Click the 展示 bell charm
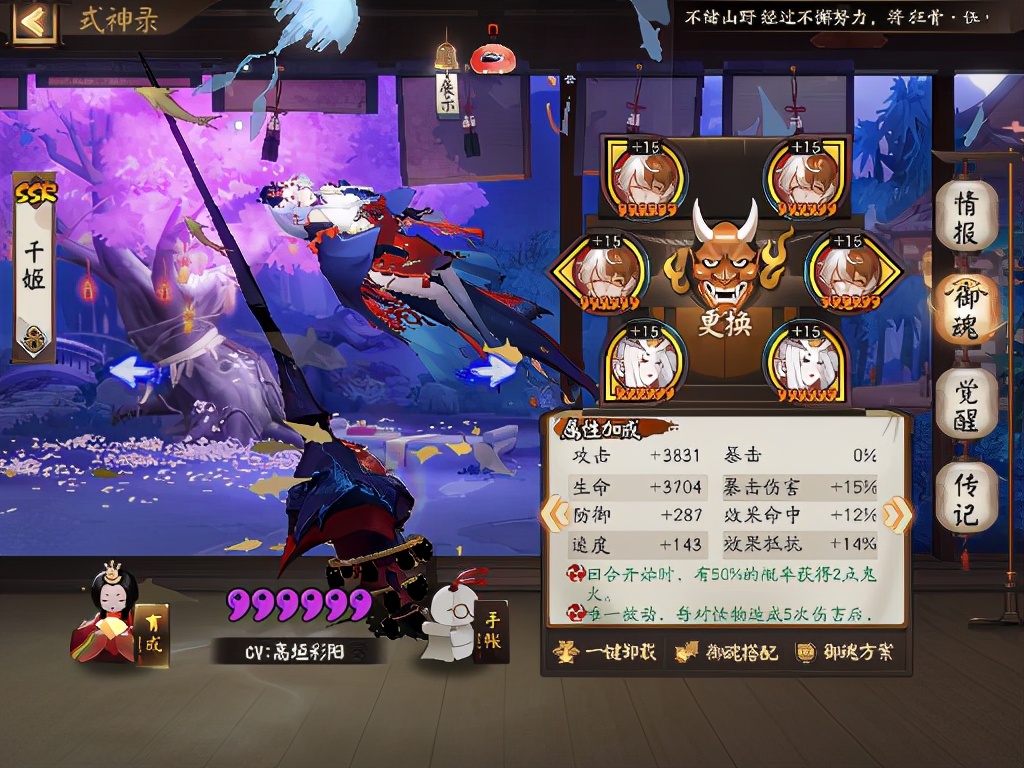 tap(447, 80)
